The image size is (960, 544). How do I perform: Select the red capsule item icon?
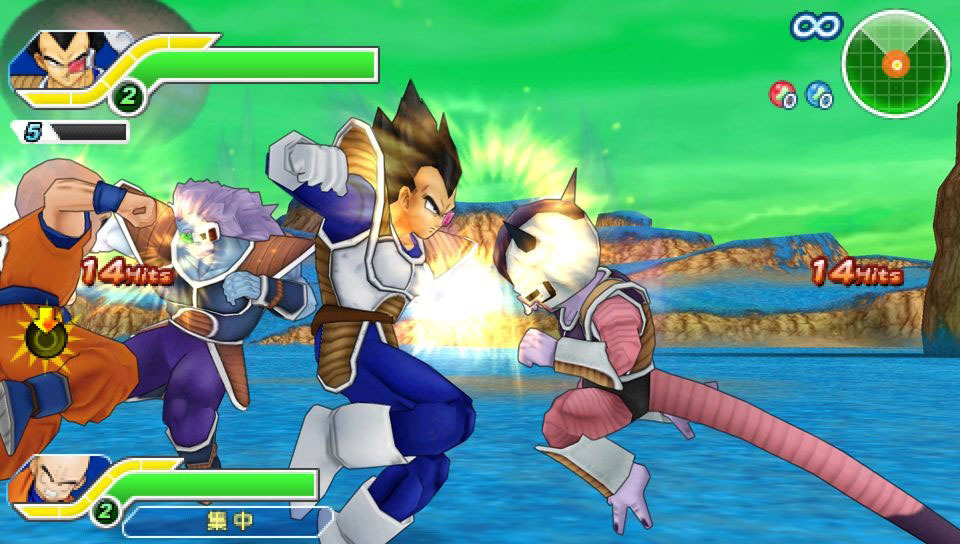coord(782,94)
